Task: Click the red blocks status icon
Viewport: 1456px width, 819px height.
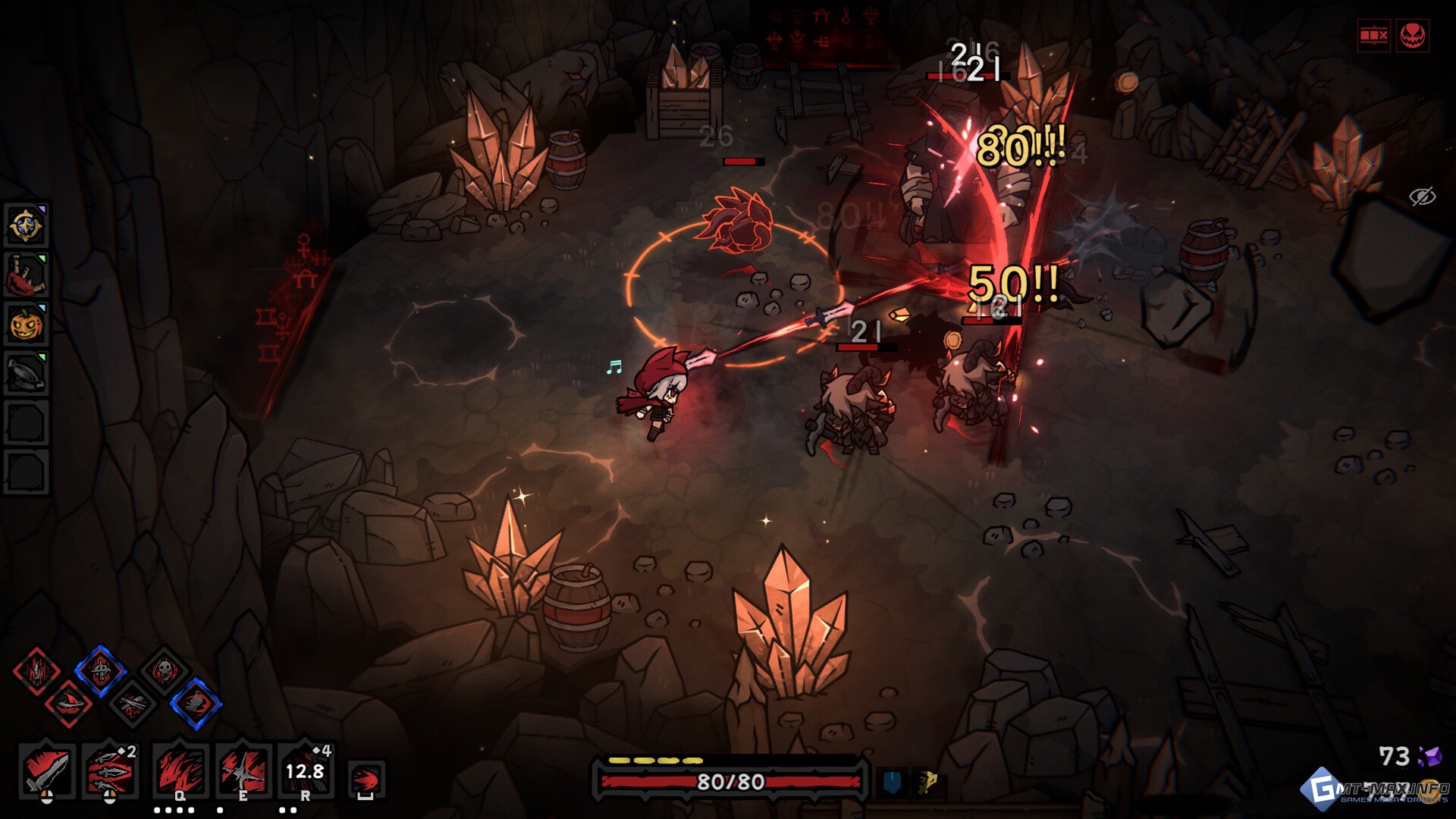Action: click(x=1373, y=35)
